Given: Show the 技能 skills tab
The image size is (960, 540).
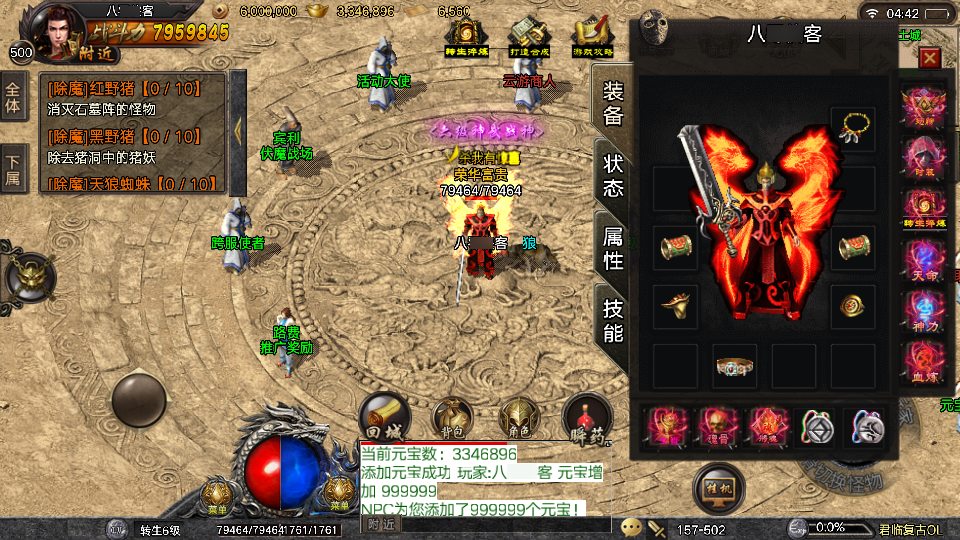Looking at the screenshot, I should (613, 319).
